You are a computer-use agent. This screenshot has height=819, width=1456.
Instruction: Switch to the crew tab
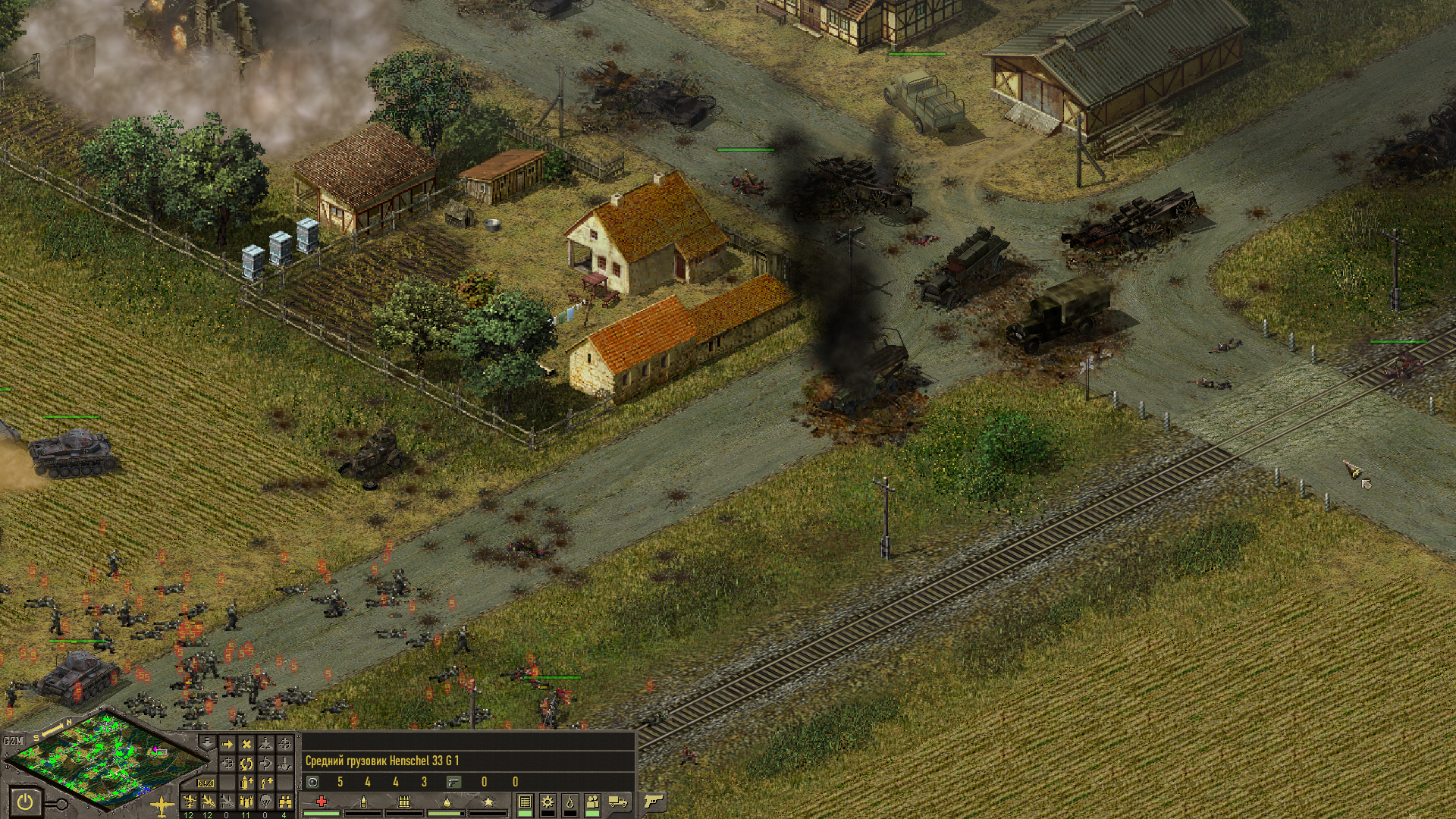pos(593,802)
